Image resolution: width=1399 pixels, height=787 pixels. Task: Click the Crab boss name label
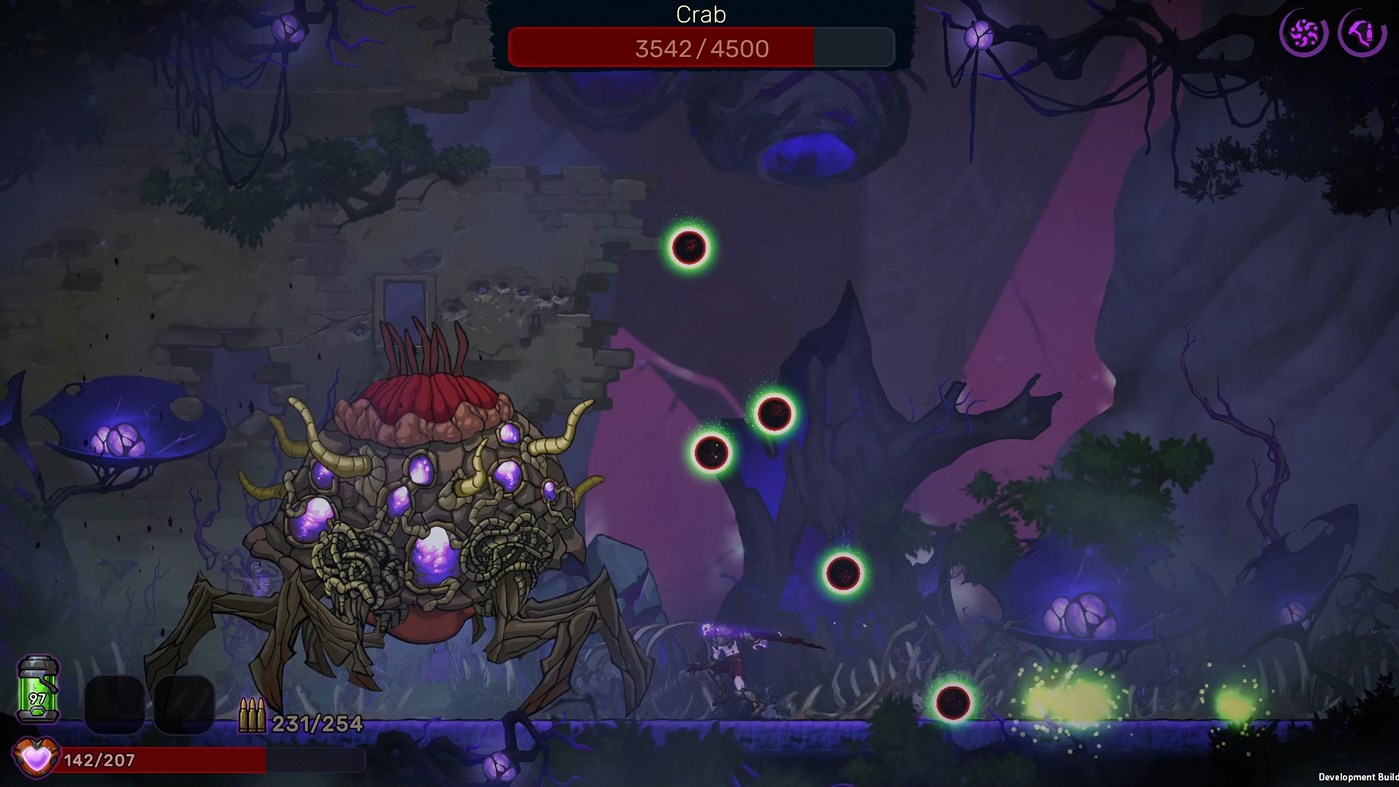[x=700, y=15]
